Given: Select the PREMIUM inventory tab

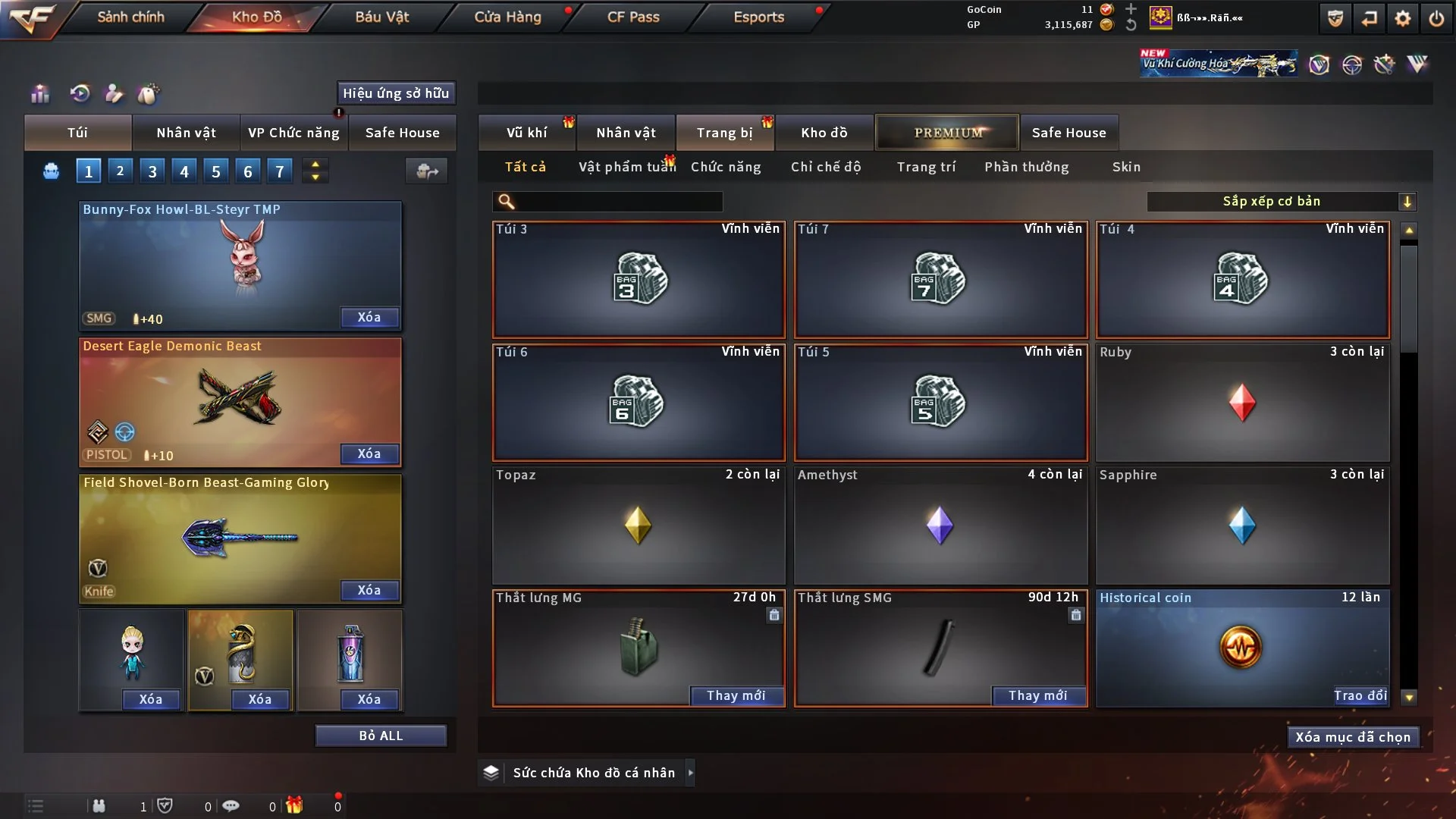Looking at the screenshot, I should [948, 133].
